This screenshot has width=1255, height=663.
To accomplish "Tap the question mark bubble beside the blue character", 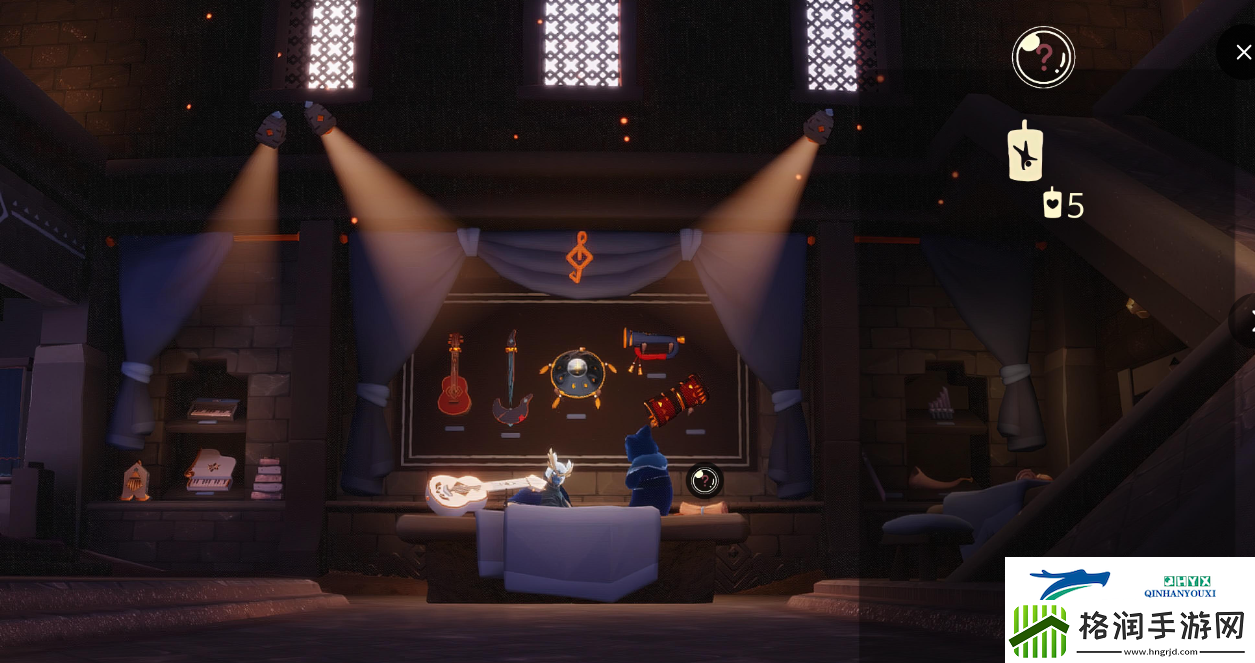I will click(x=704, y=480).
